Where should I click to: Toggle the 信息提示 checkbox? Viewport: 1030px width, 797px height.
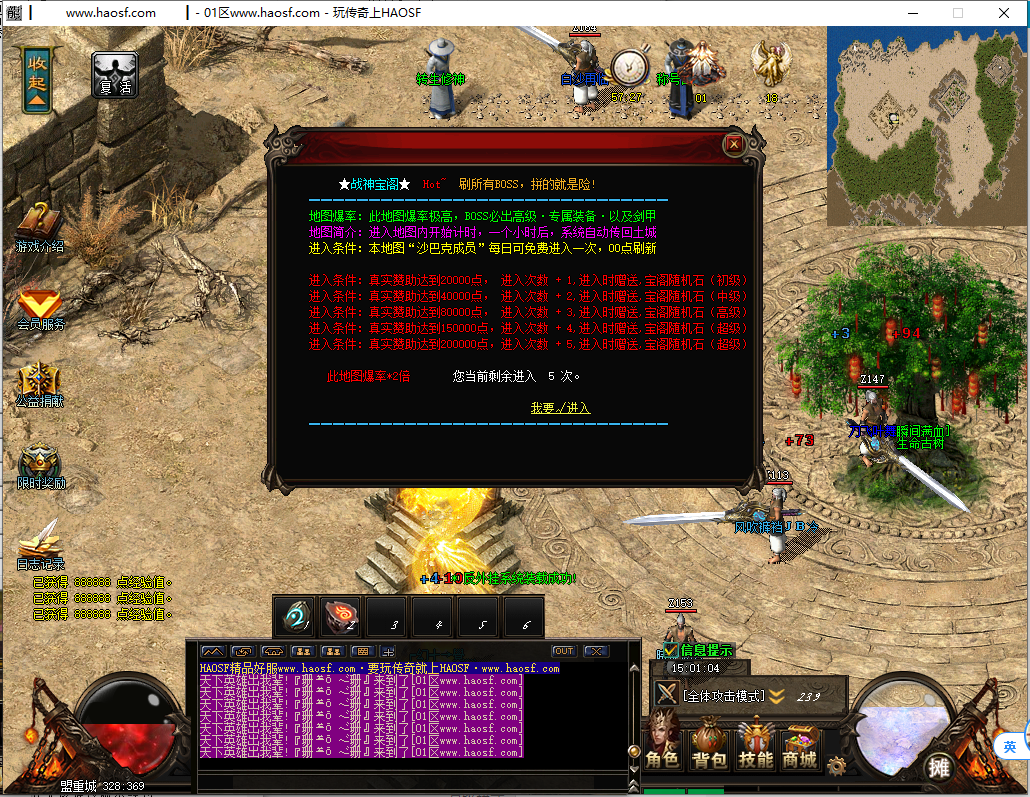(x=672, y=650)
